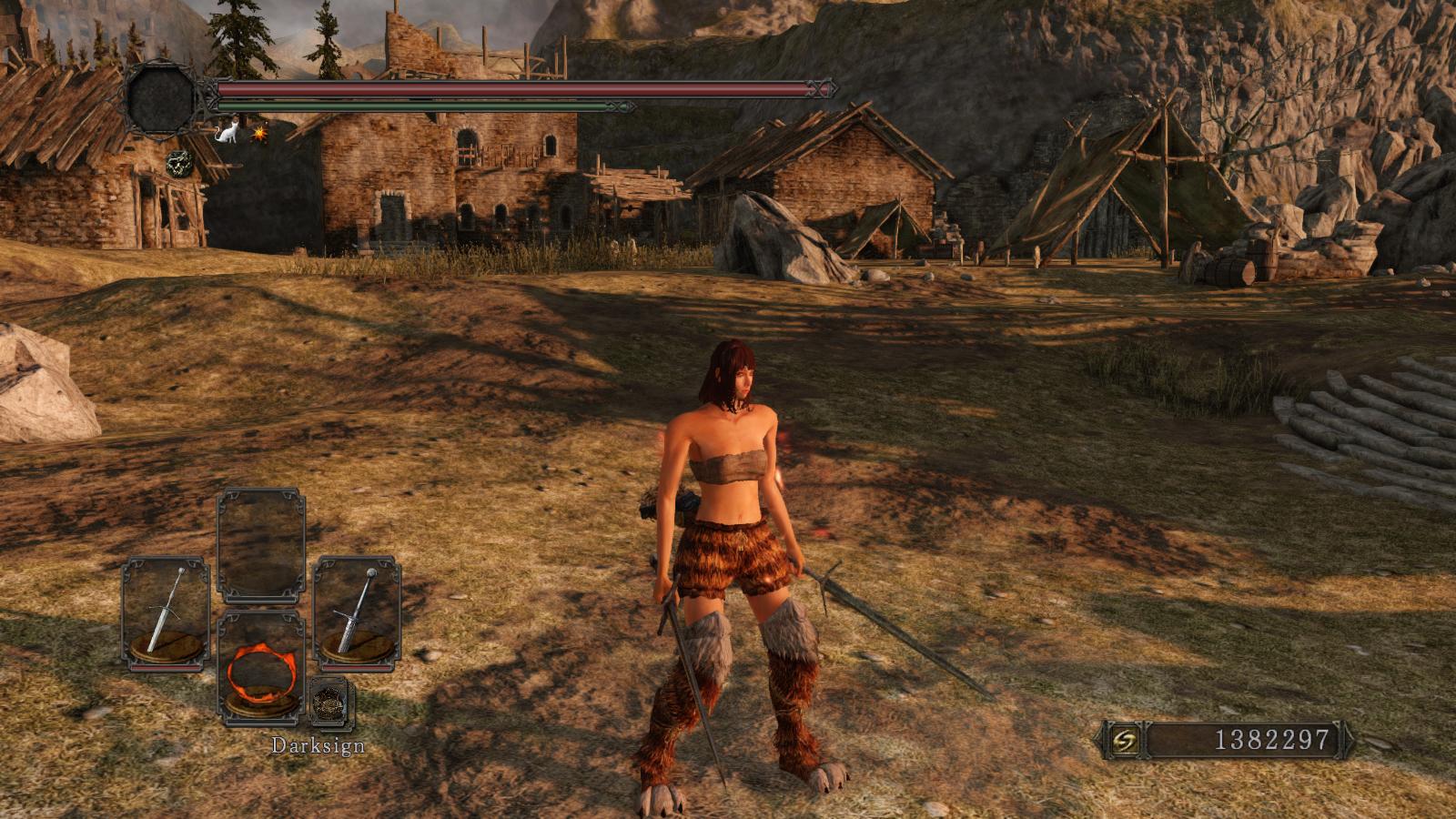The image size is (1456, 819).
Task: Click the white cat status icon
Action: pos(229,132)
